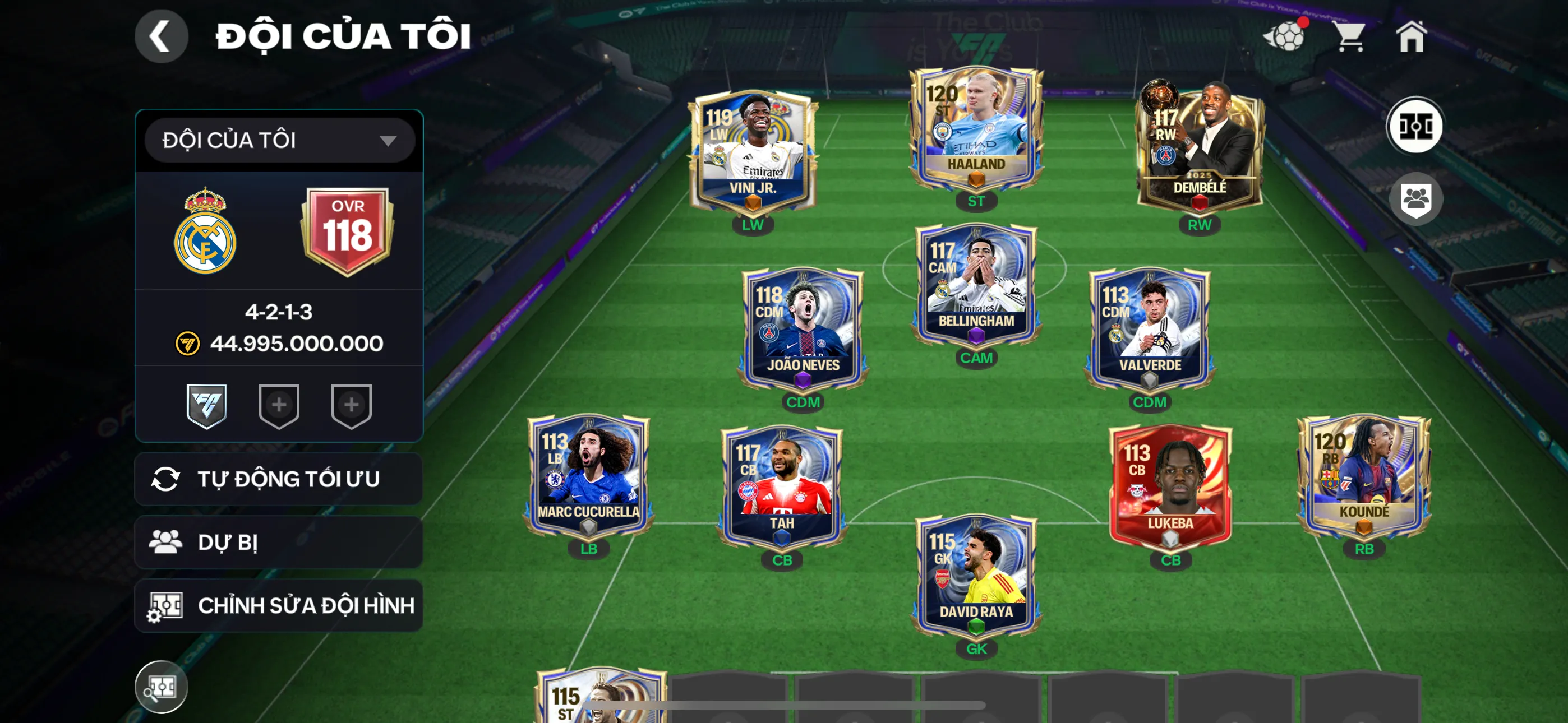Open the formation search magnifier icon
Viewport: 1568px width, 723px height.
162,687
